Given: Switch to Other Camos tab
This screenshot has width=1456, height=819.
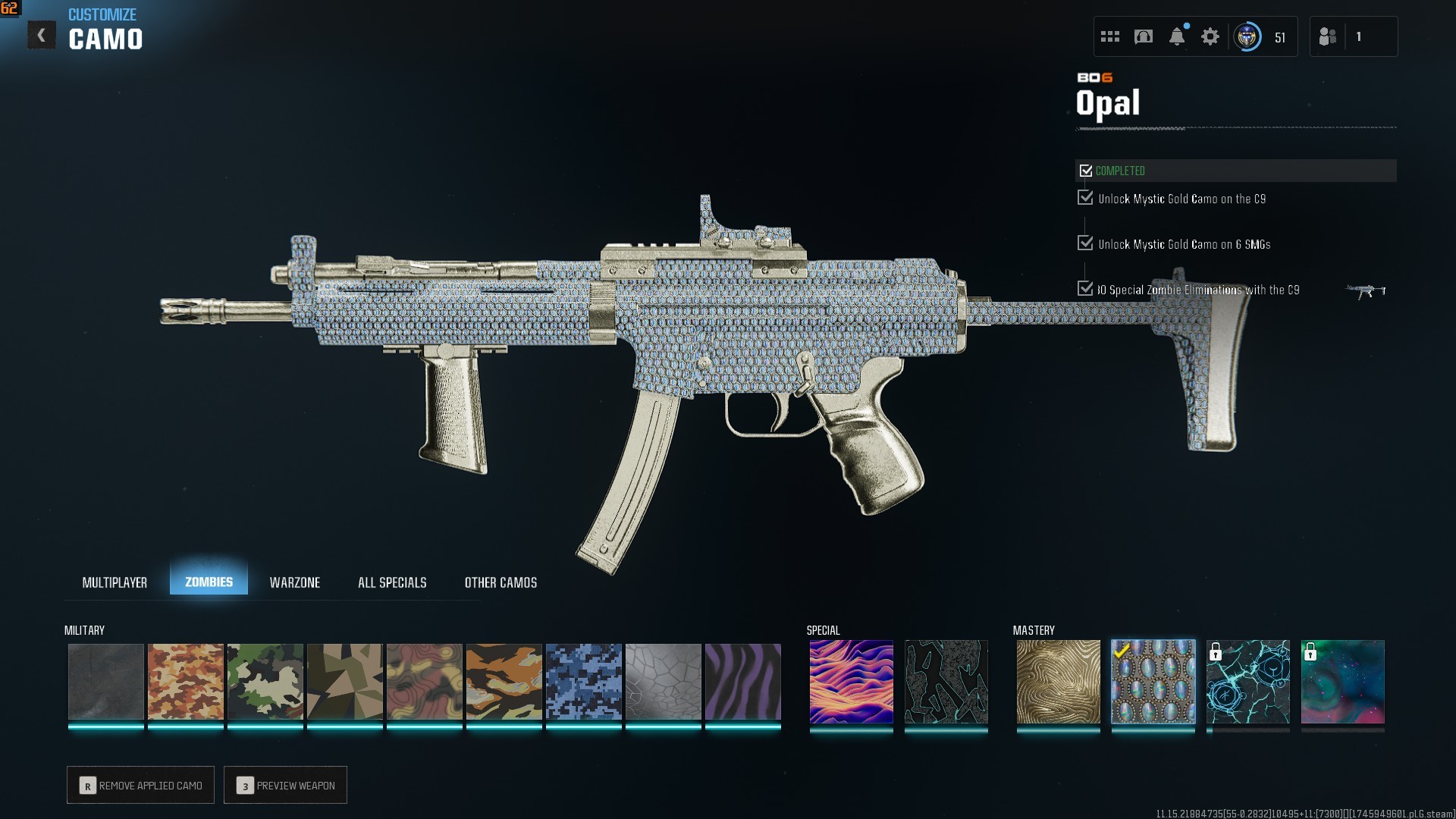Looking at the screenshot, I should pos(500,582).
